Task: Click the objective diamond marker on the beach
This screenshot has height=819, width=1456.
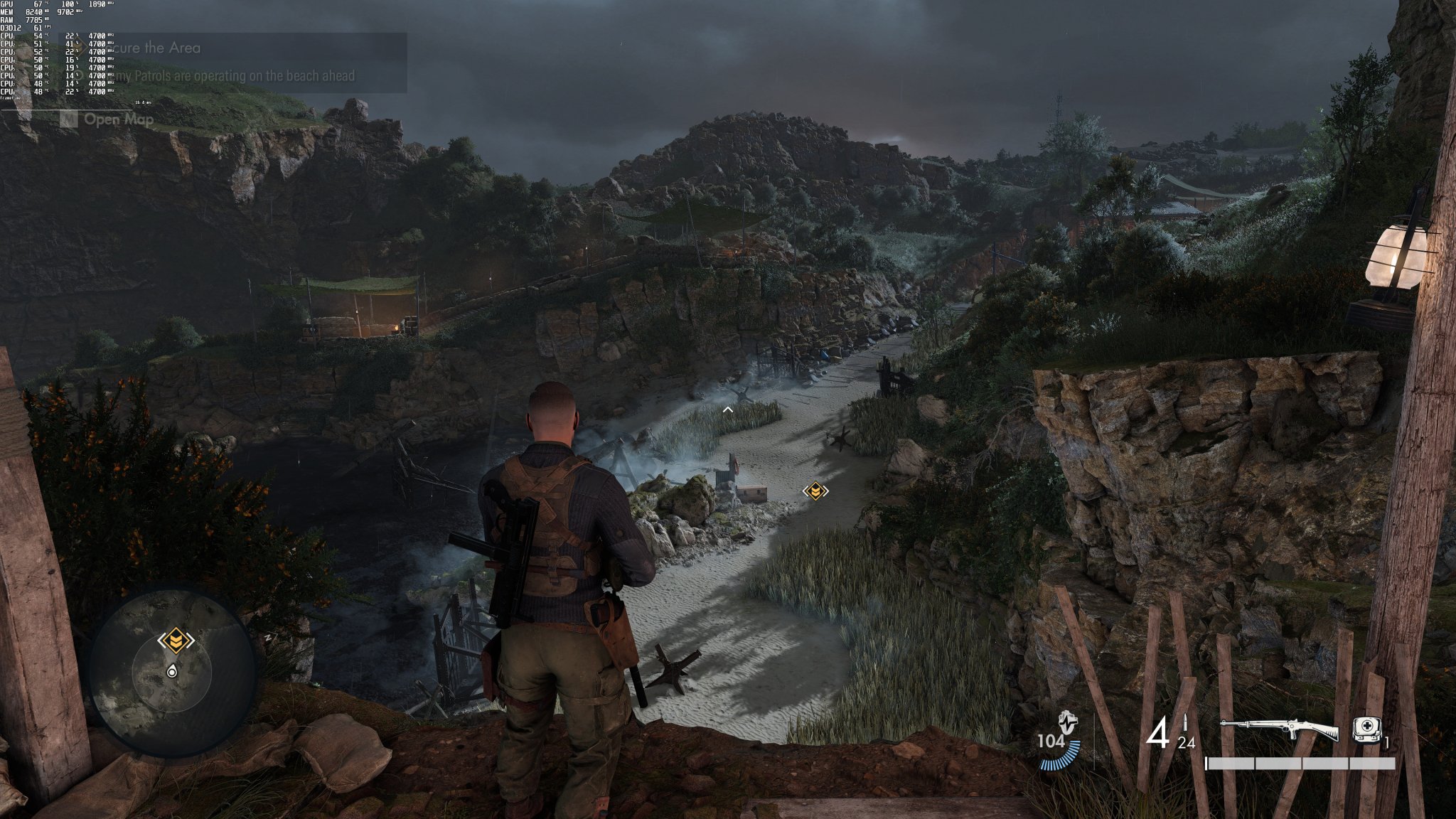Action: pos(815,489)
